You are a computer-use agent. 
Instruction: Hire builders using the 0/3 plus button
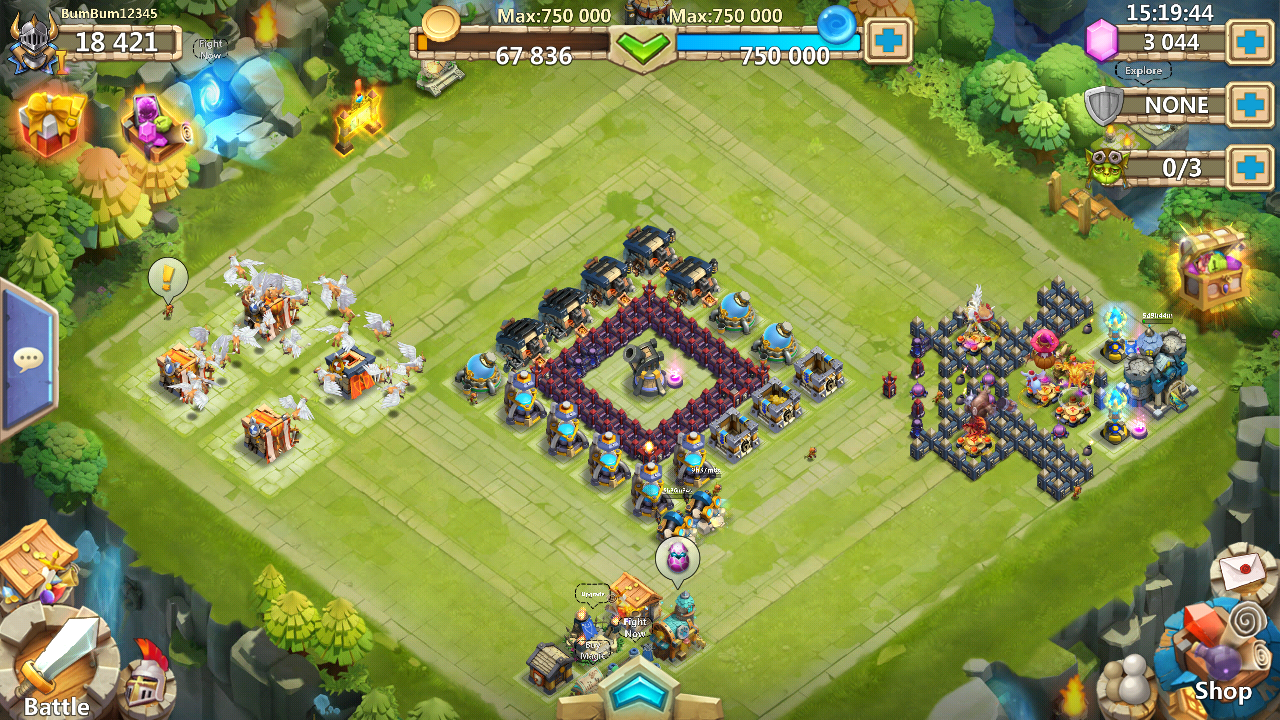1250,167
